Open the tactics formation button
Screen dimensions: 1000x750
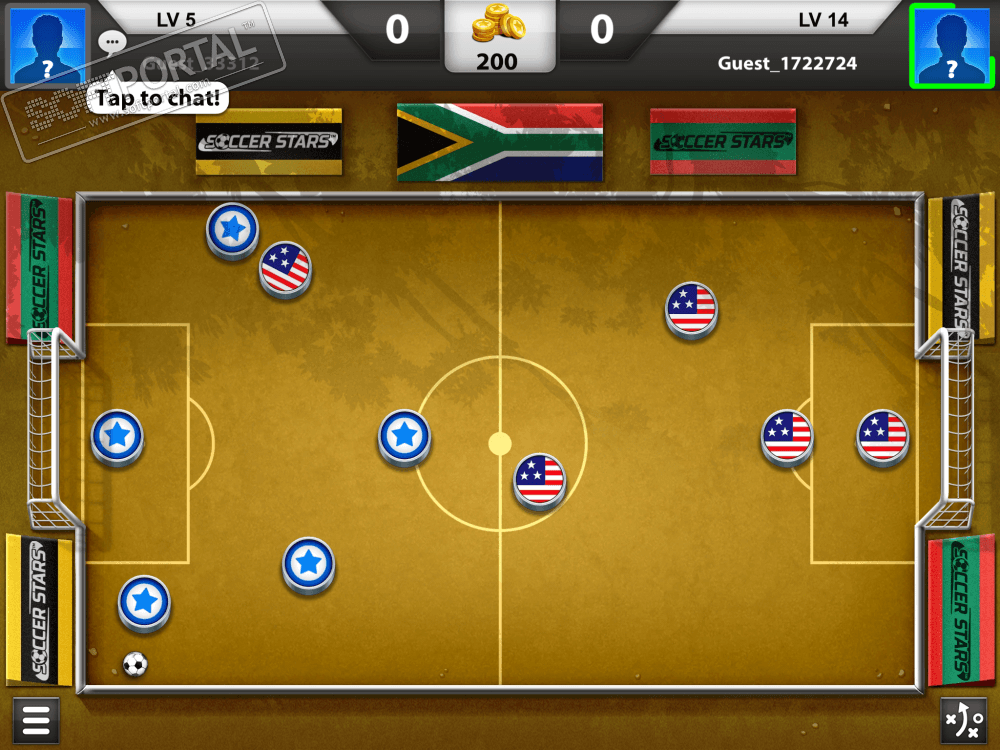point(963,720)
